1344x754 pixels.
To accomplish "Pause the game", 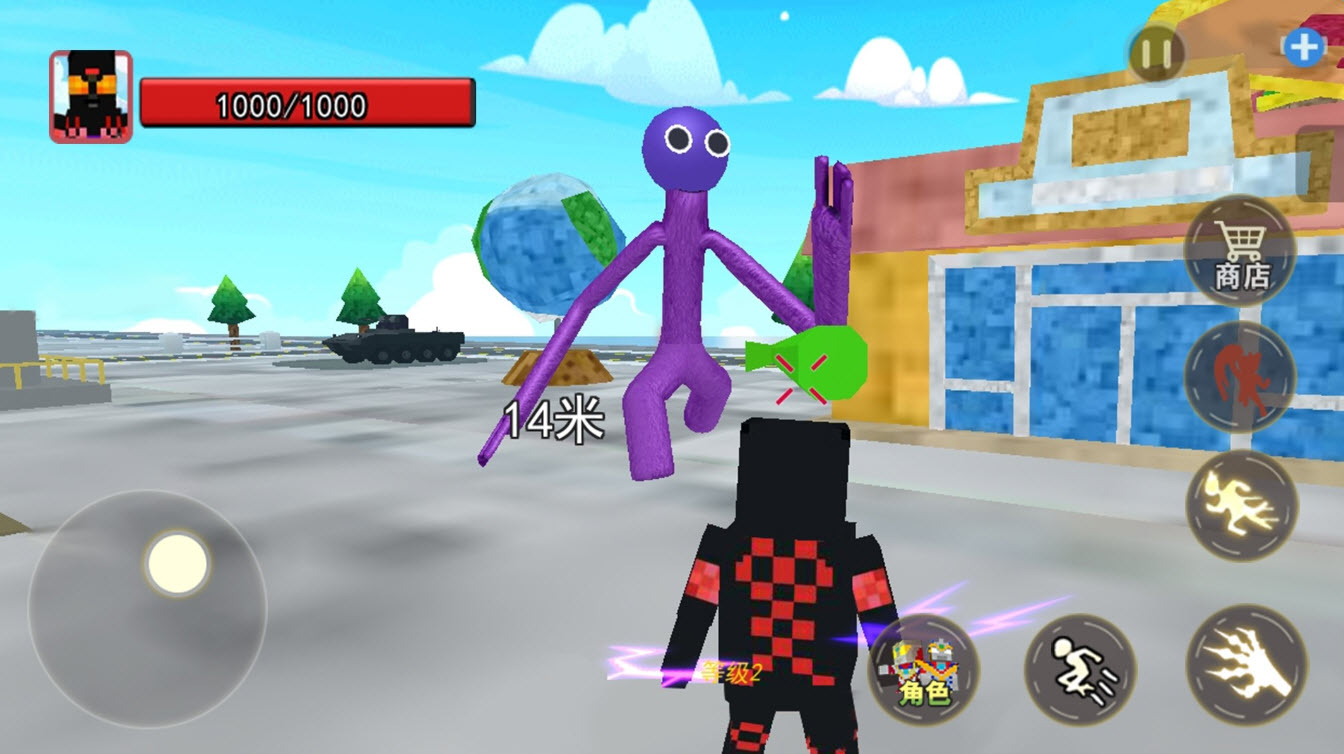I will 1156,52.
